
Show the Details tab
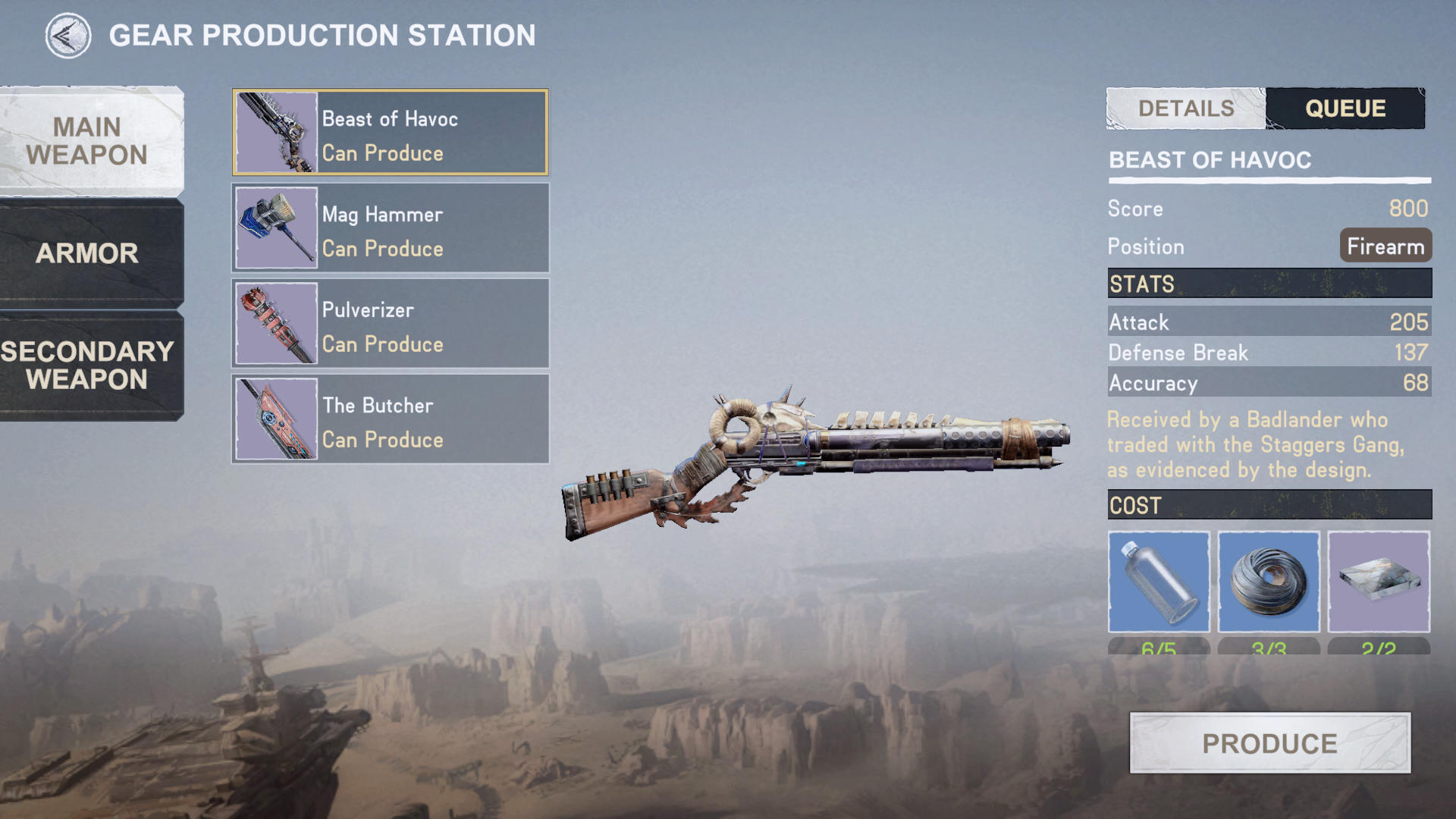pos(1186,108)
